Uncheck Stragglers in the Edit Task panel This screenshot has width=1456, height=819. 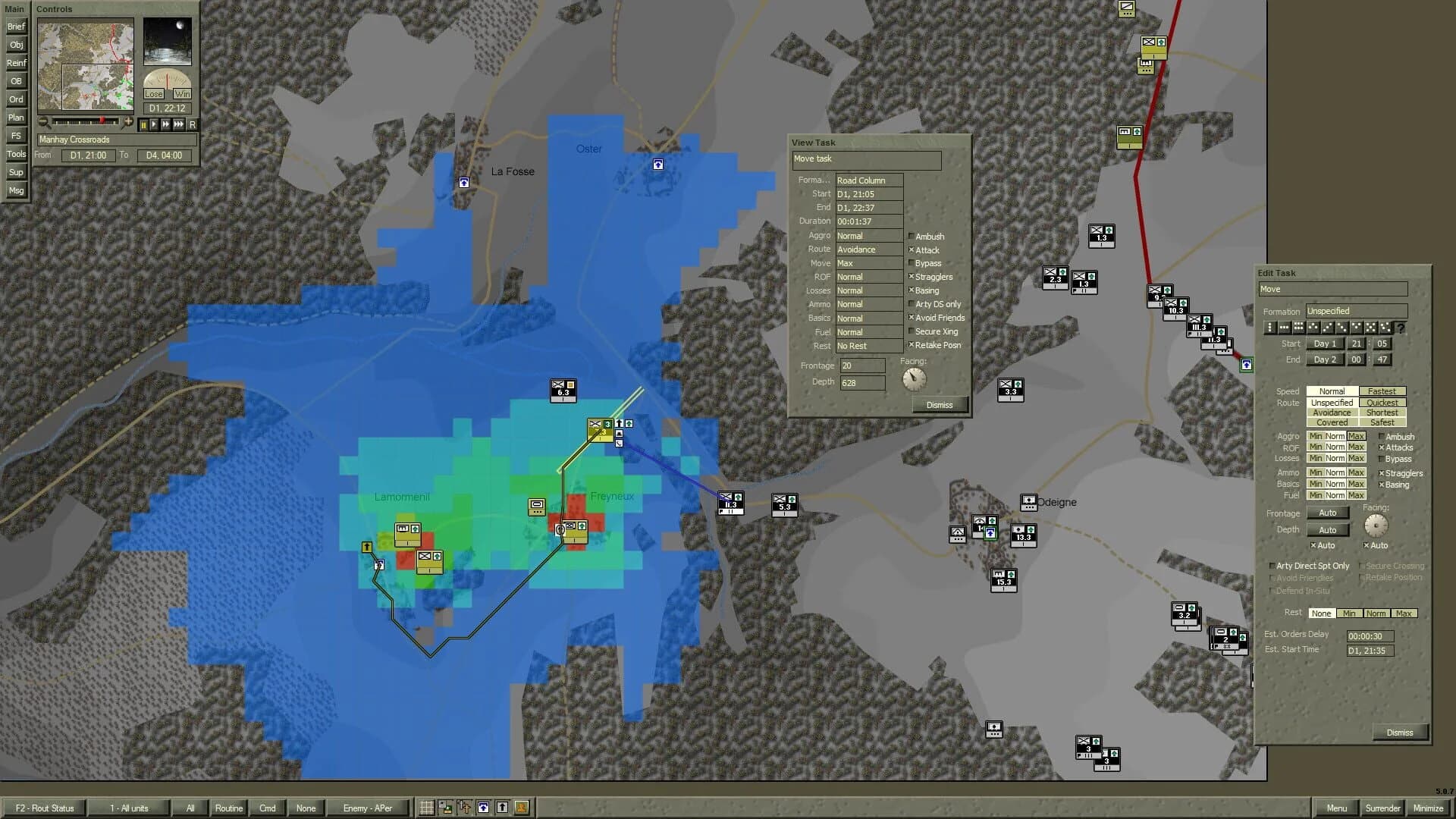pyautogui.click(x=1381, y=472)
